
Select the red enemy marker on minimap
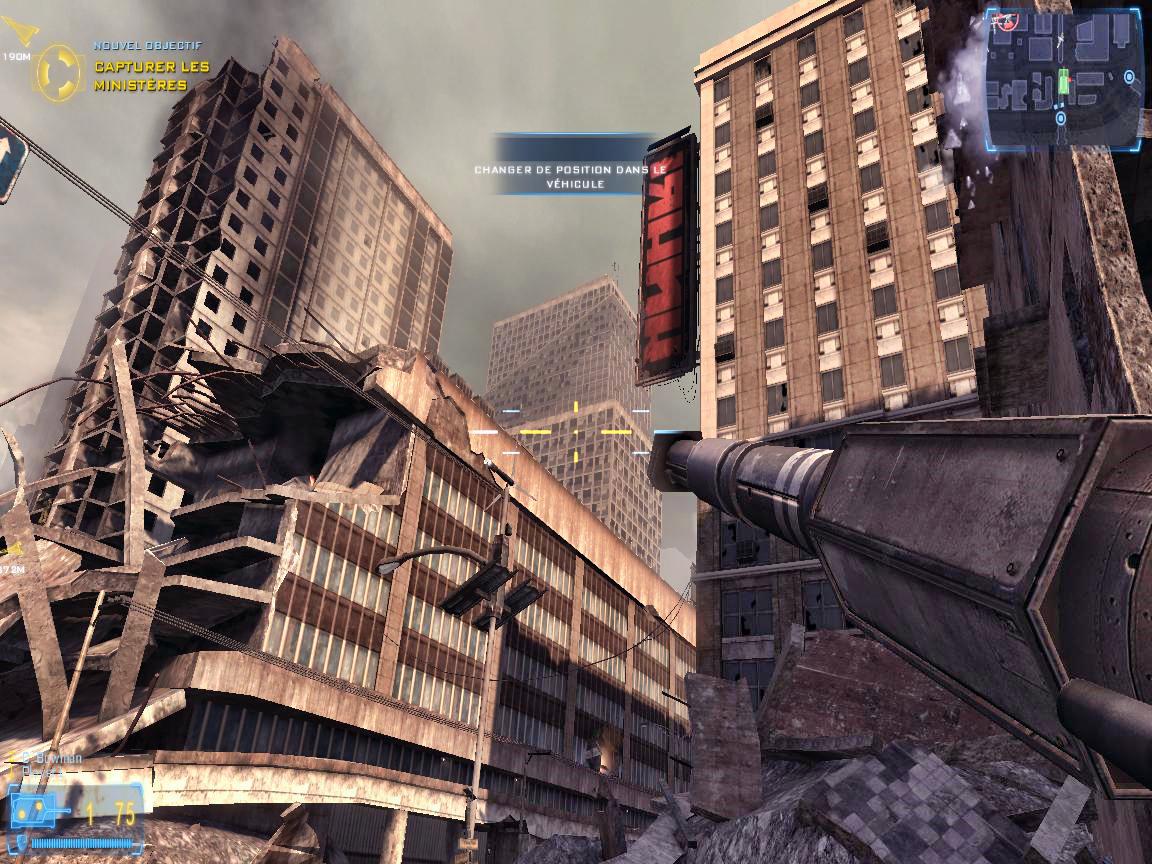[1007, 23]
